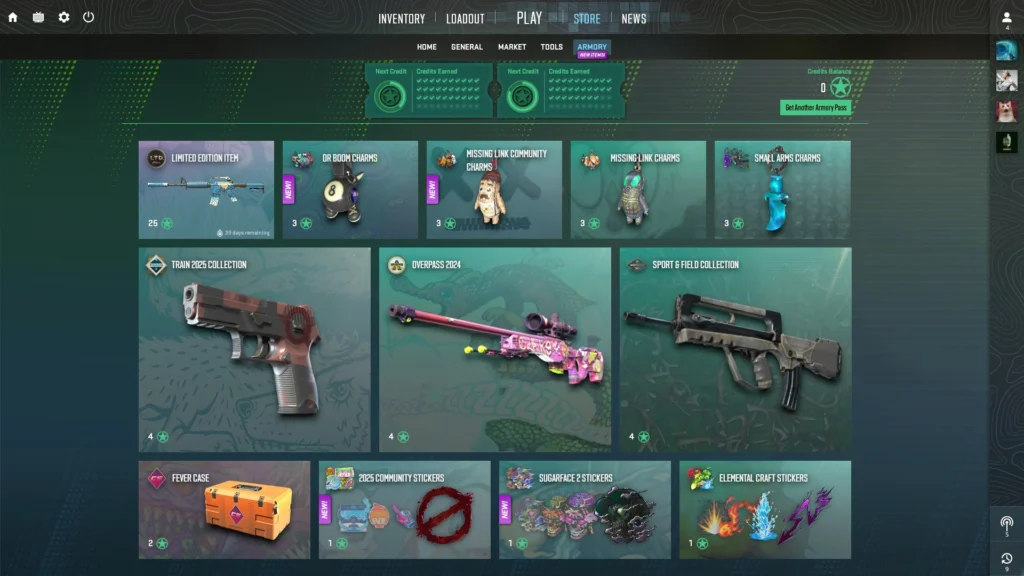
Task: Open the News section
Action: (x=634, y=18)
